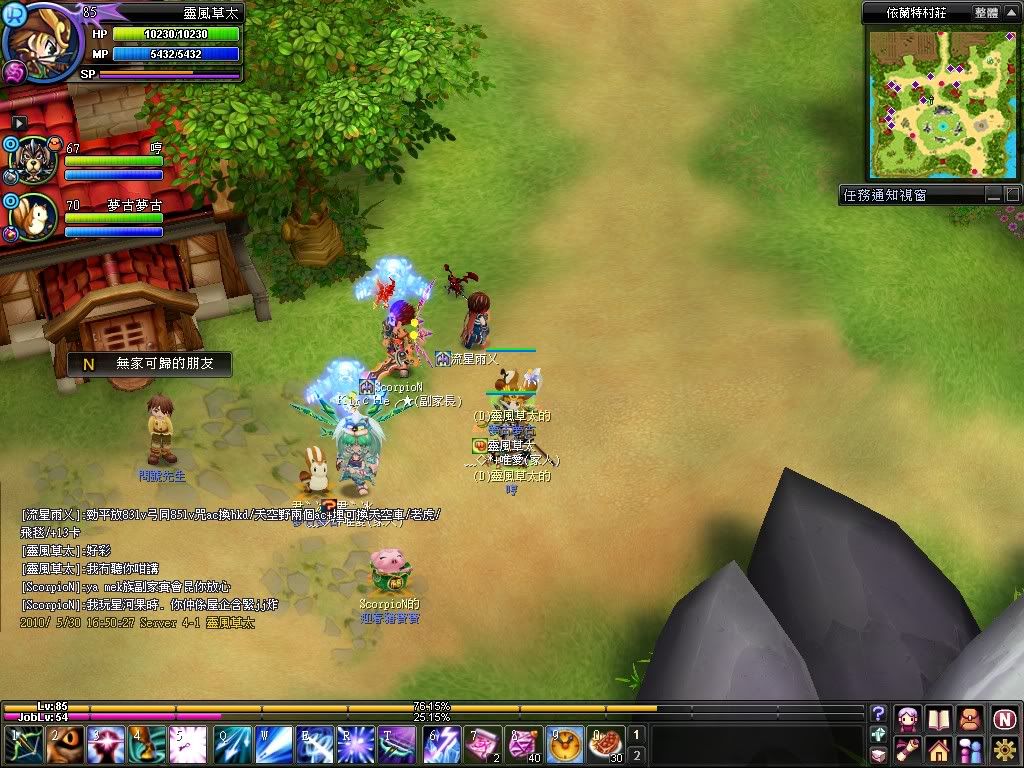This screenshot has height=768, width=1024.
Task: Click the red N button
Action: click(1004, 719)
